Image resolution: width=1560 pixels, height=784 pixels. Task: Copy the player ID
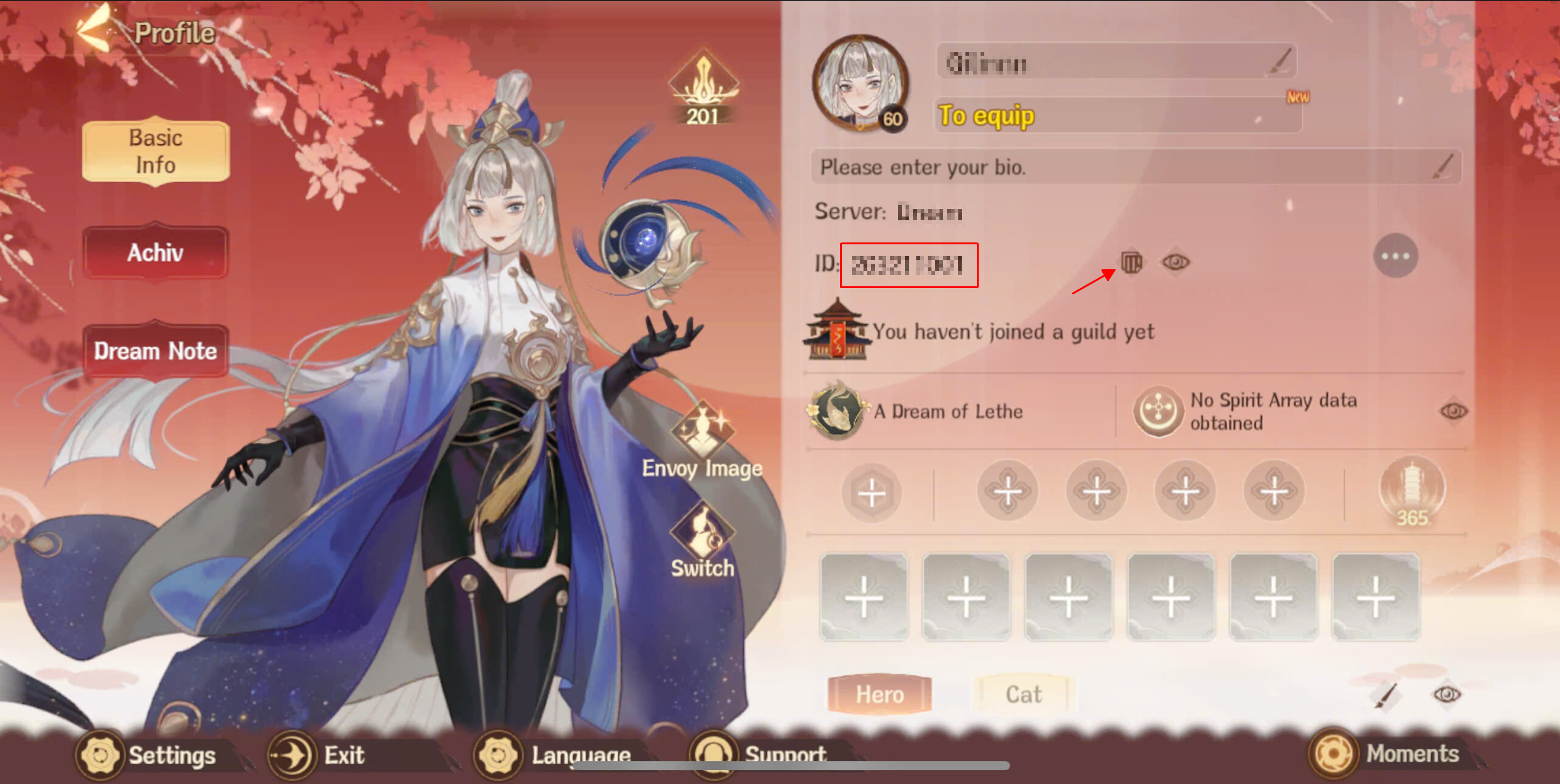point(1131,263)
